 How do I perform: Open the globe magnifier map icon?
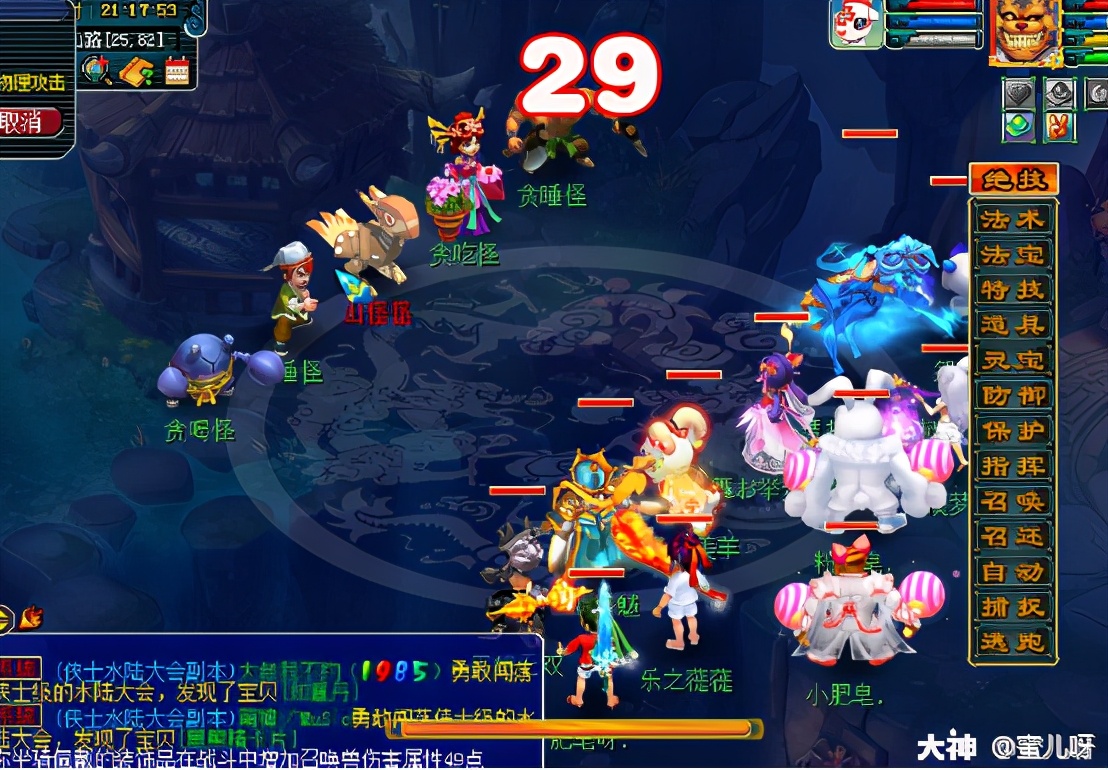(x=97, y=70)
